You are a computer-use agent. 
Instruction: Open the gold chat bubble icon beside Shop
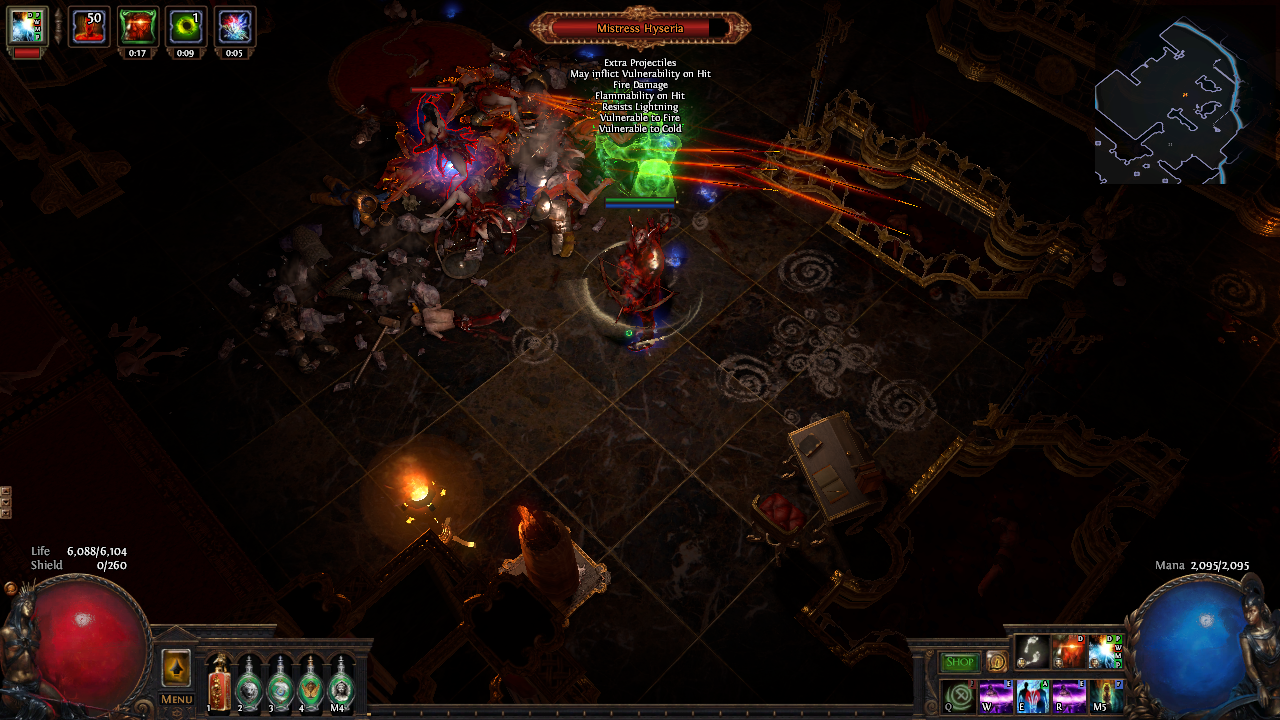click(x=996, y=662)
